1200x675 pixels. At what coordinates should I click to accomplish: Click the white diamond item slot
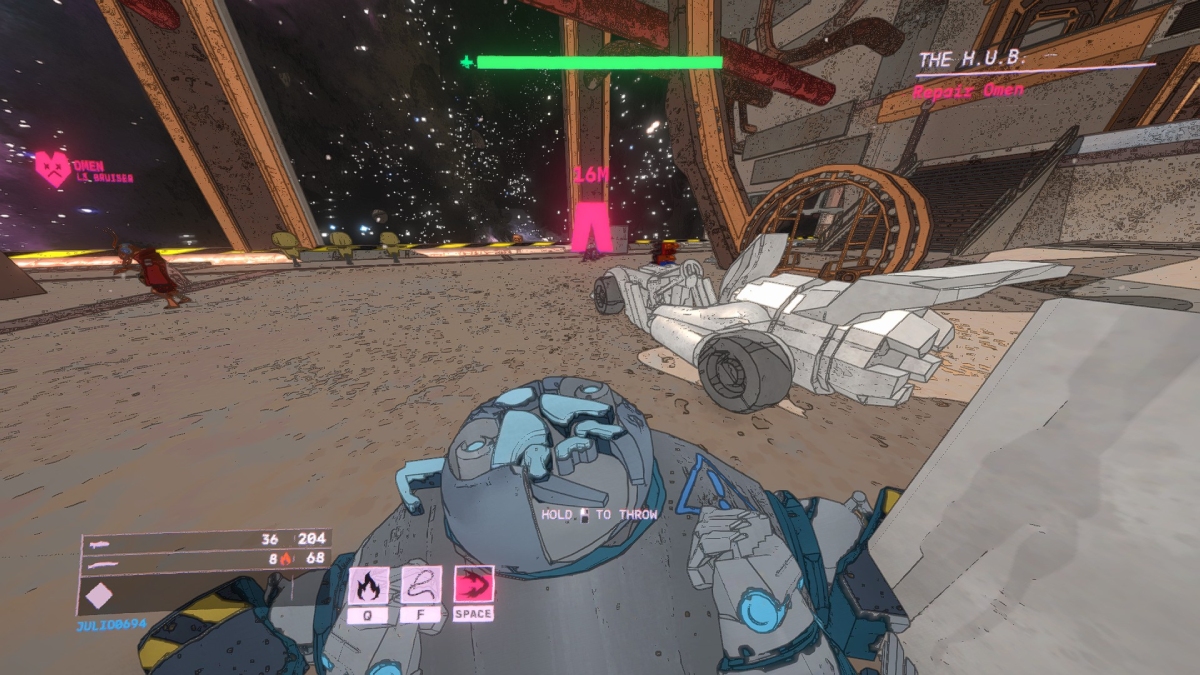click(x=99, y=595)
